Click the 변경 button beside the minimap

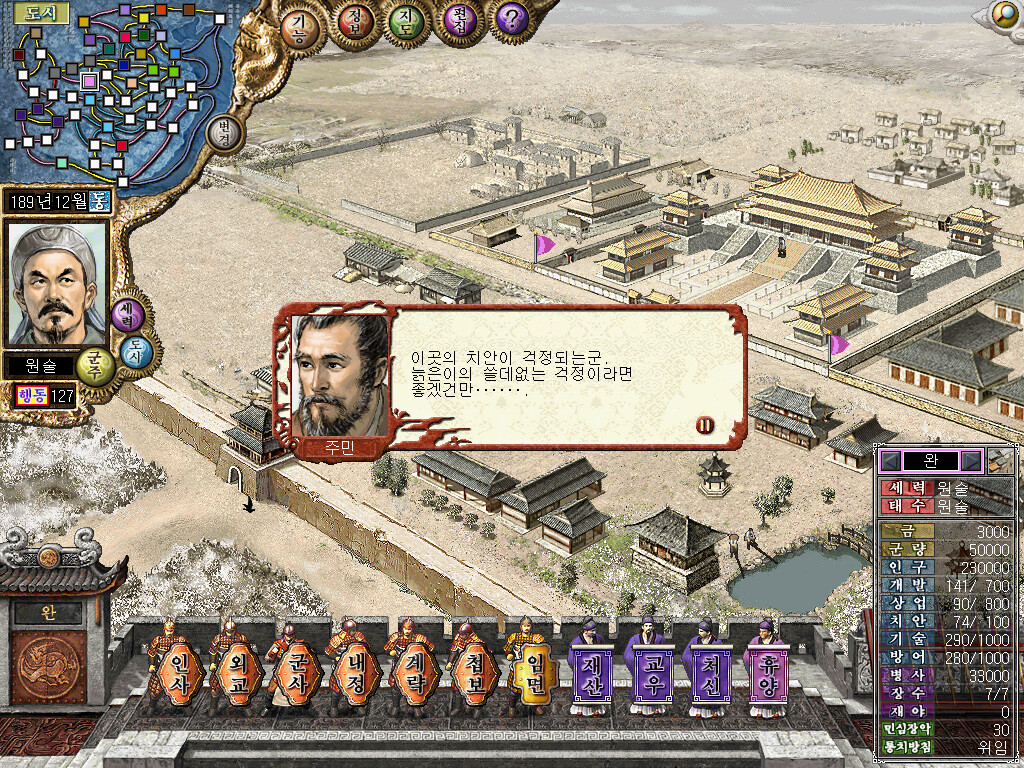(x=224, y=135)
